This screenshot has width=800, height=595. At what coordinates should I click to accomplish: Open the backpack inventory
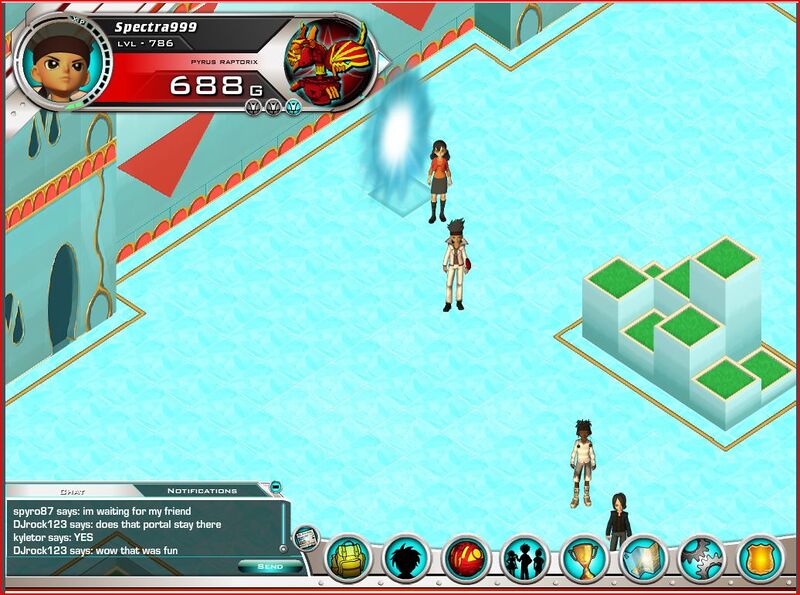click(349, 560)
